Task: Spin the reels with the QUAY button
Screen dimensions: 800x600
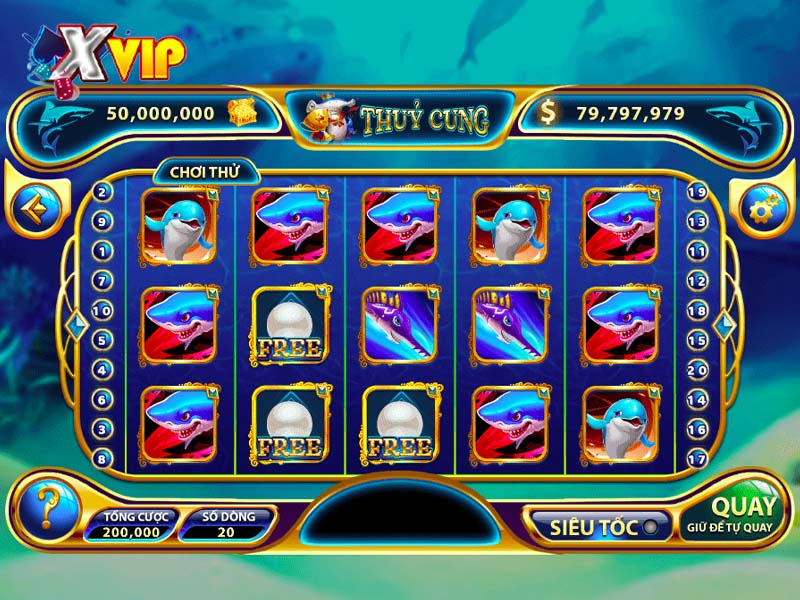Action: tap(743, 513)
